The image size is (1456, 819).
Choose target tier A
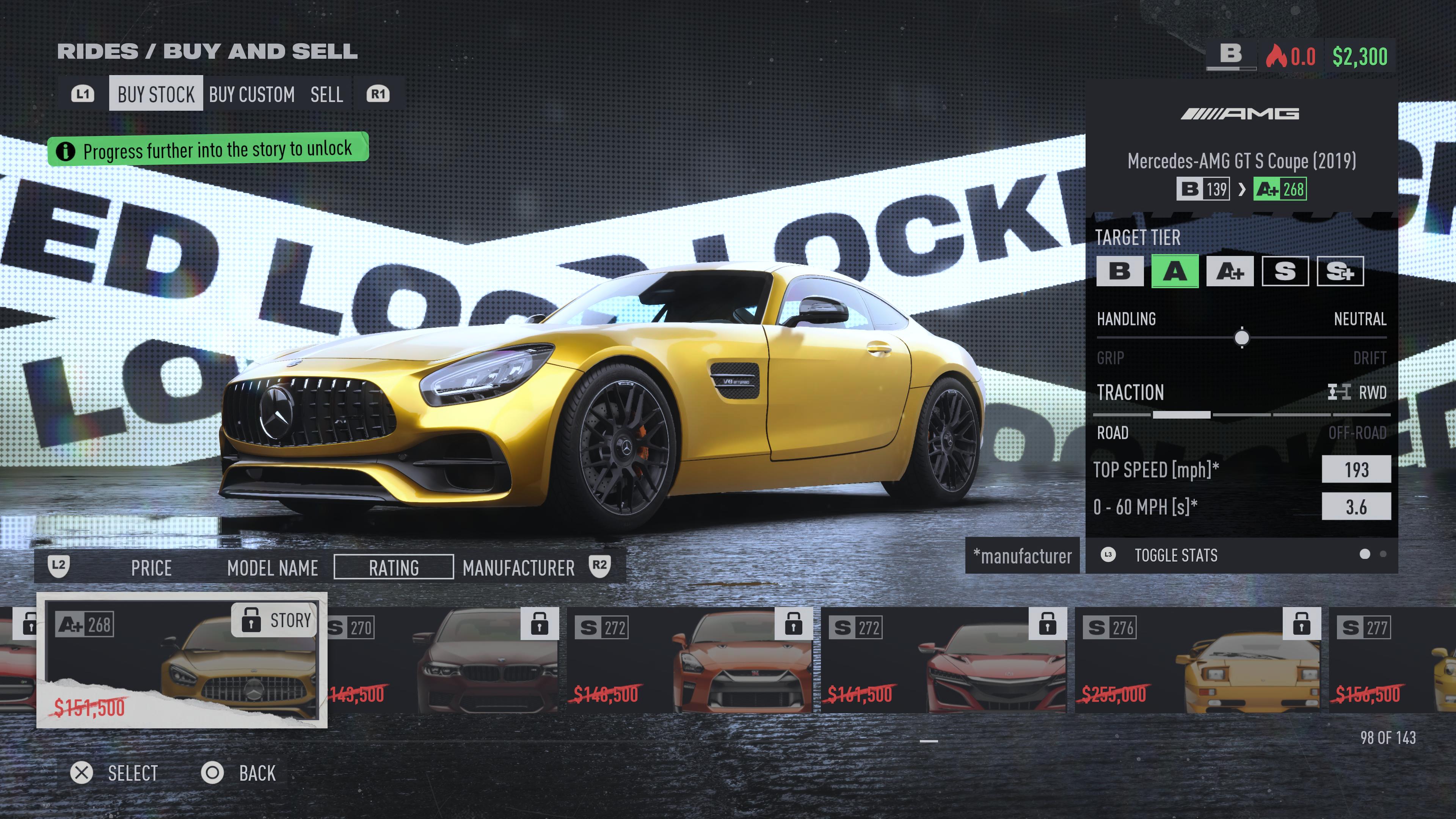[x=1175, y=272]
